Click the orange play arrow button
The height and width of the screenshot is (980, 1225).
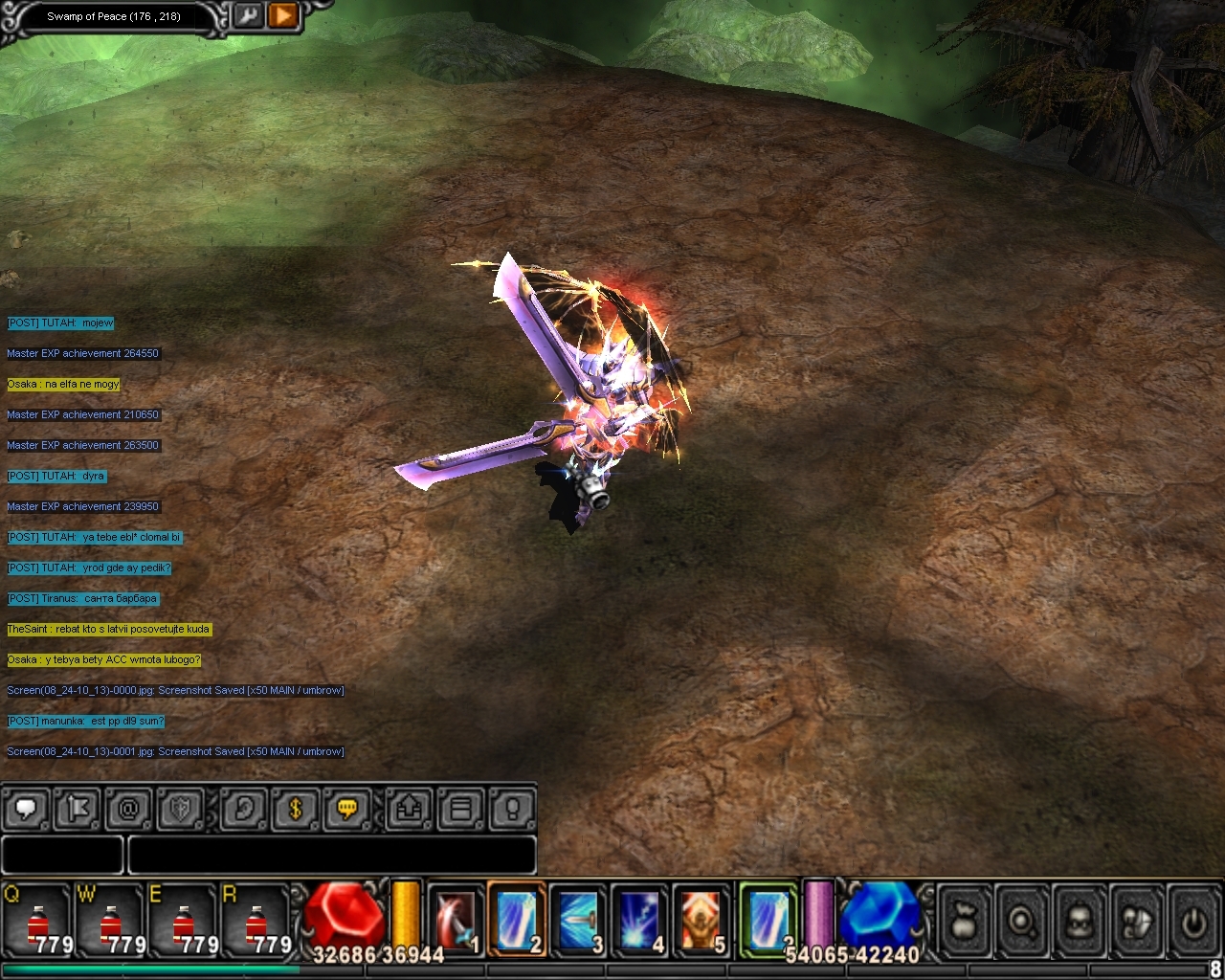pos(282,15)
